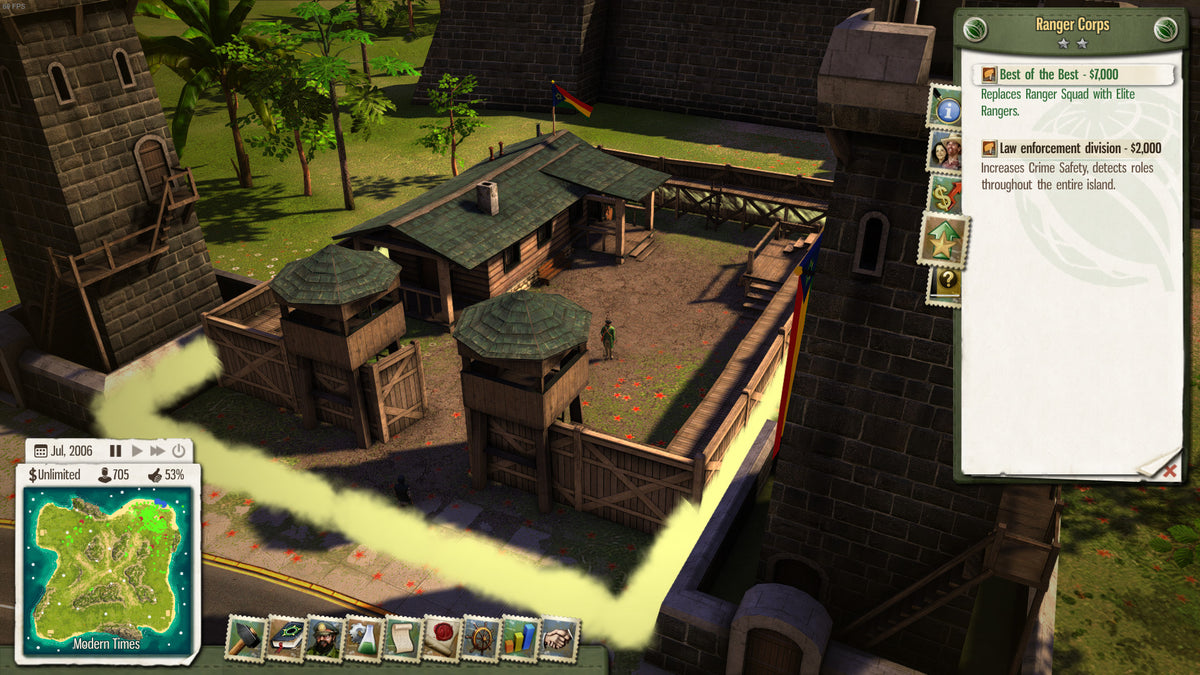1200x675 pixels.
Task: Select the El Presidente portrait icon
Action: (324, 638)
